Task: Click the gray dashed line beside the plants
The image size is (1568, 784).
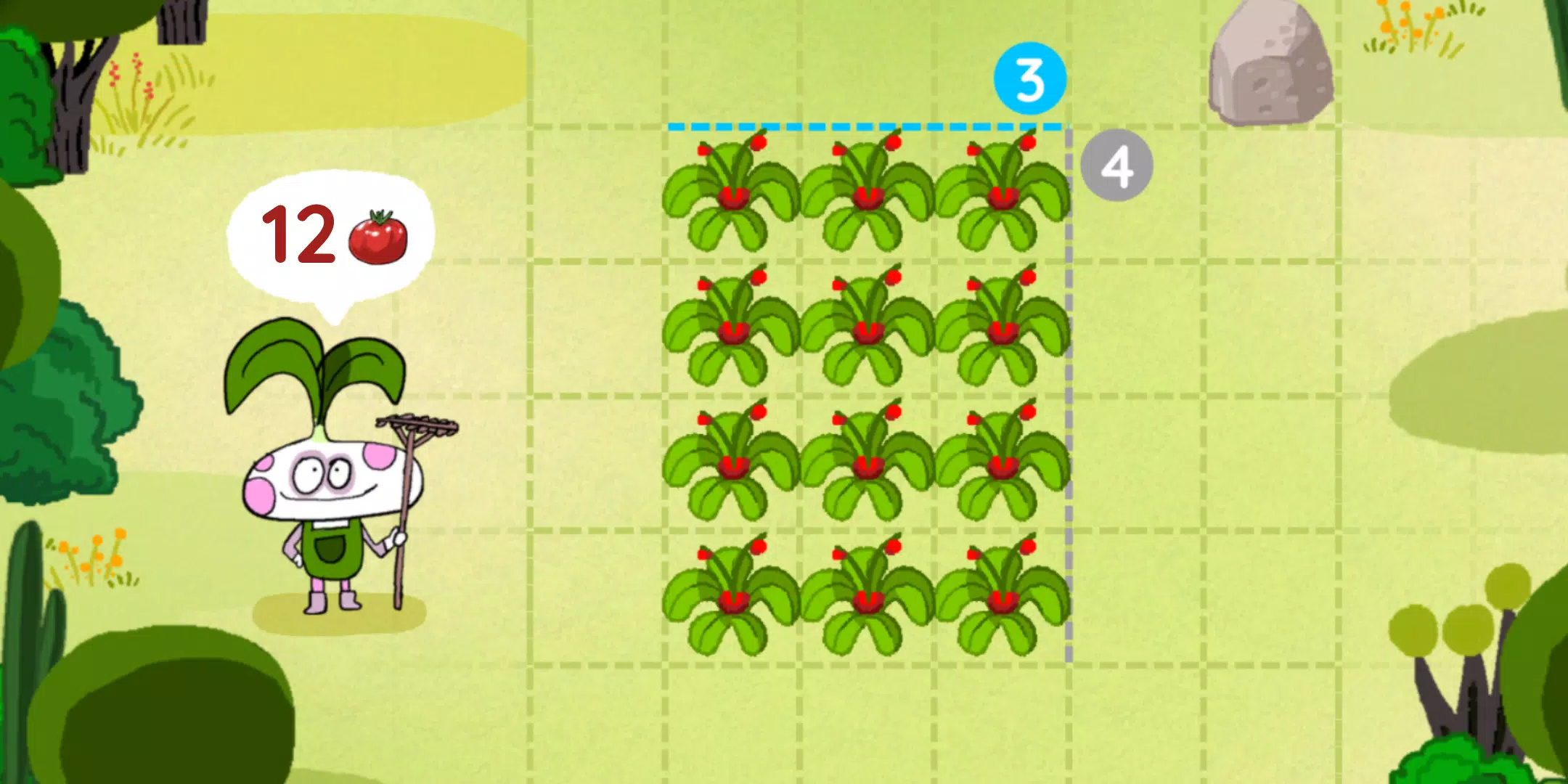Action: (1069, 399)
